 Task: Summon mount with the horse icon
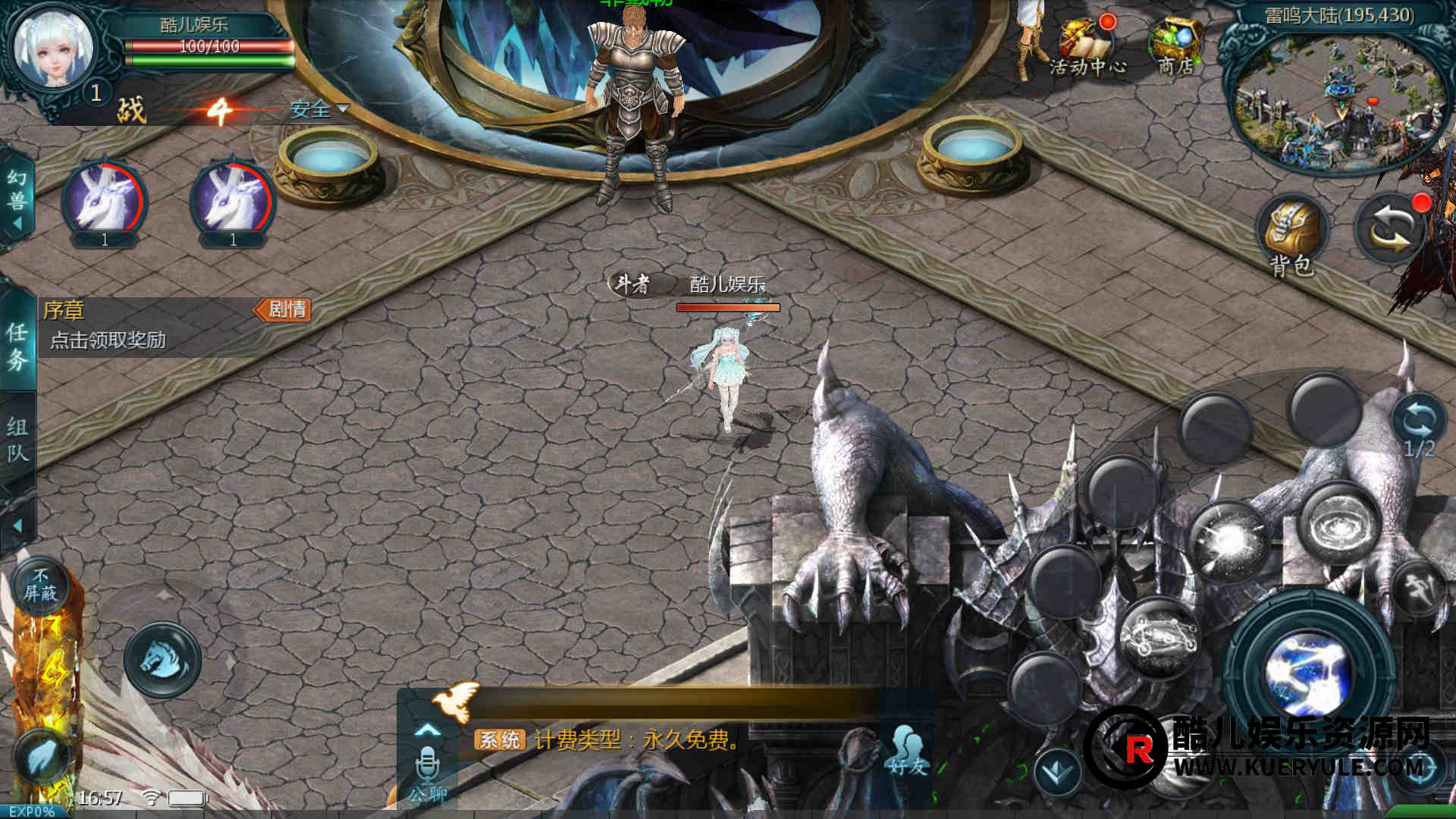click(x=162, y=659)
